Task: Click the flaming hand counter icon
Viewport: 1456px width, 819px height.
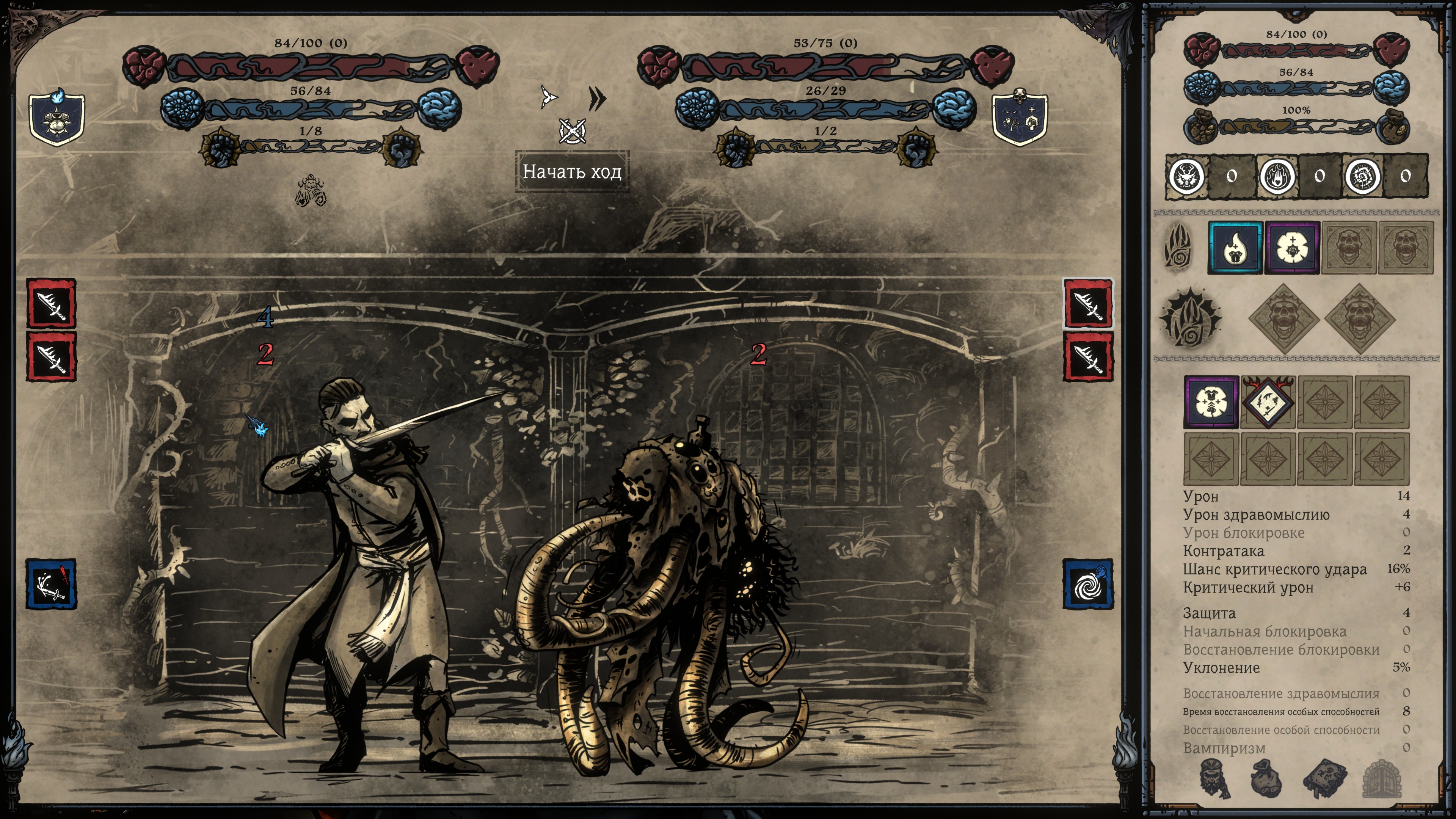Action: (x=1276, y=177)
